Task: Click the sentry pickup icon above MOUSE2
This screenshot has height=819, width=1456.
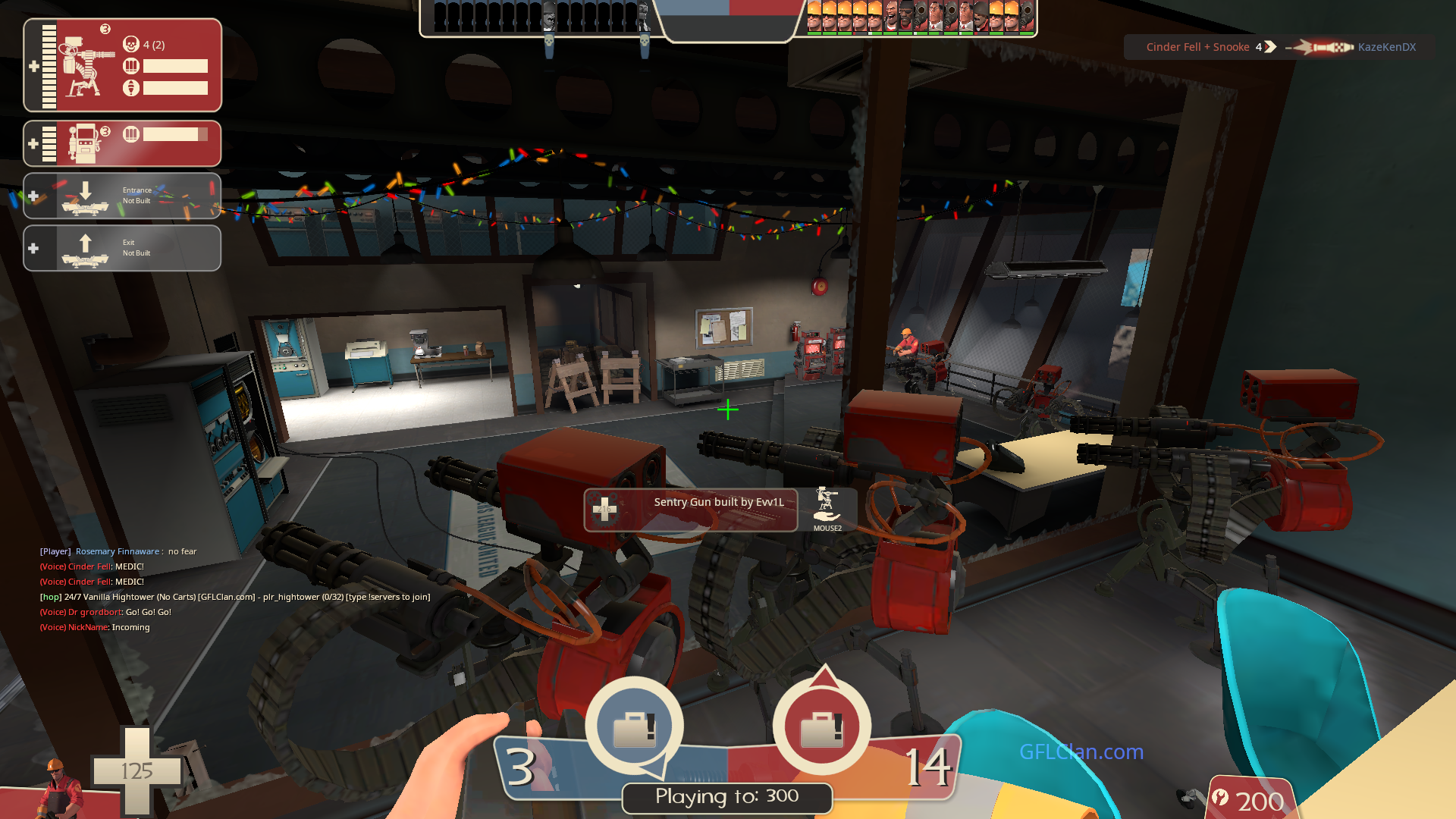Action: pos(827,504)
